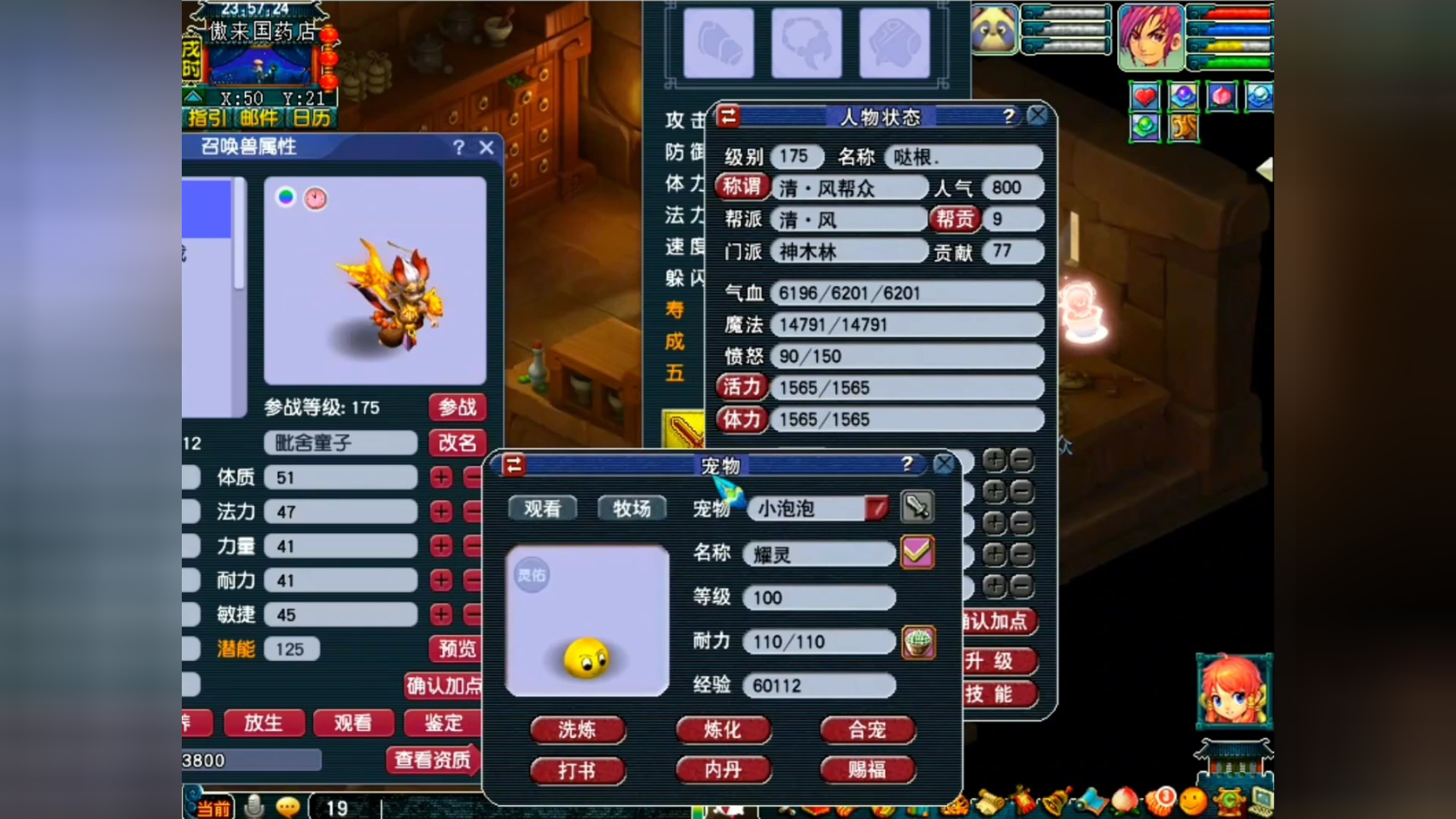Click the sword icon beside the pet dropdown
This screenshot has width=1456, height=819.
tap(916, 508)
